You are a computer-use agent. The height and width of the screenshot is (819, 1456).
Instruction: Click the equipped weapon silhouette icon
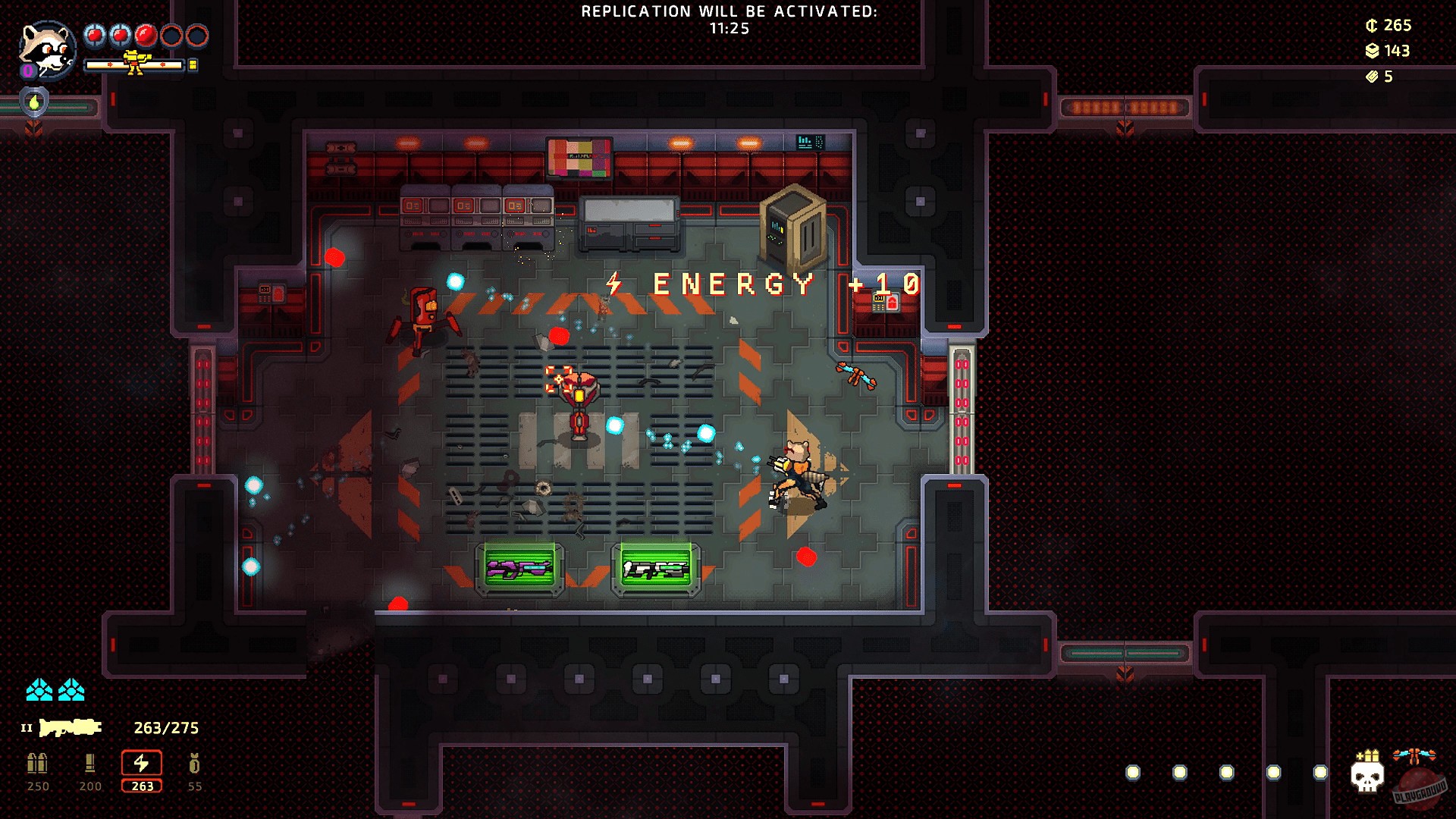[71, 728]
